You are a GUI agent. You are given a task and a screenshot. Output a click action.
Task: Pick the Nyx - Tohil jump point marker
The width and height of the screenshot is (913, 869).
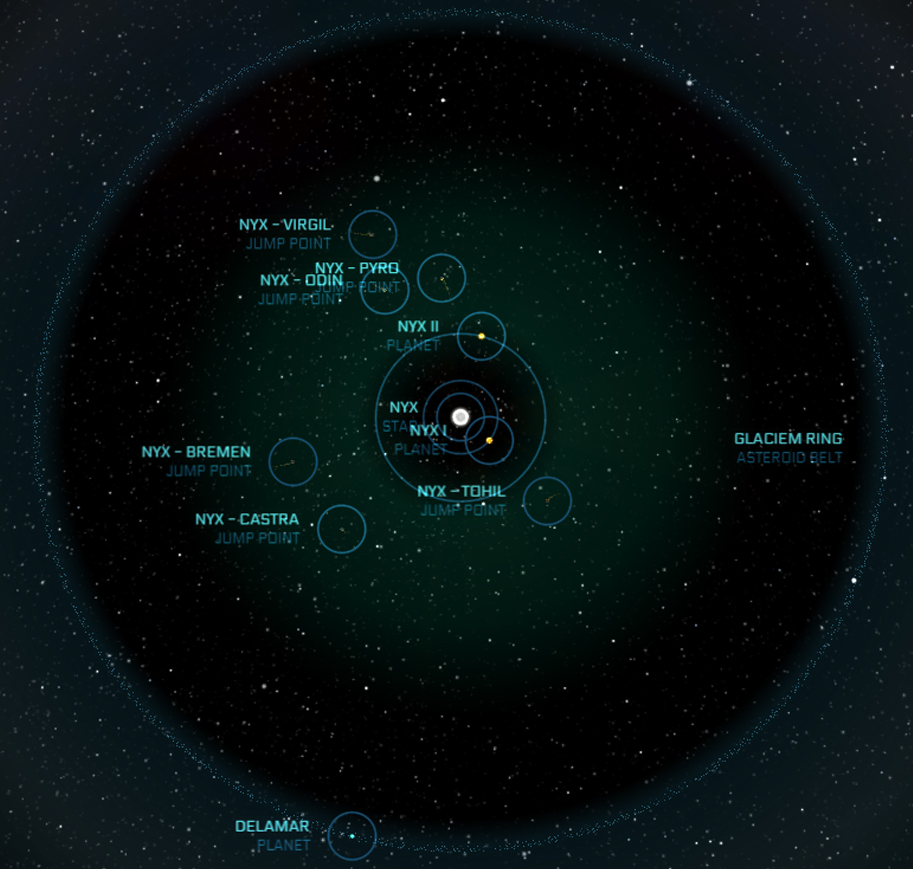[x=547, y=501]
